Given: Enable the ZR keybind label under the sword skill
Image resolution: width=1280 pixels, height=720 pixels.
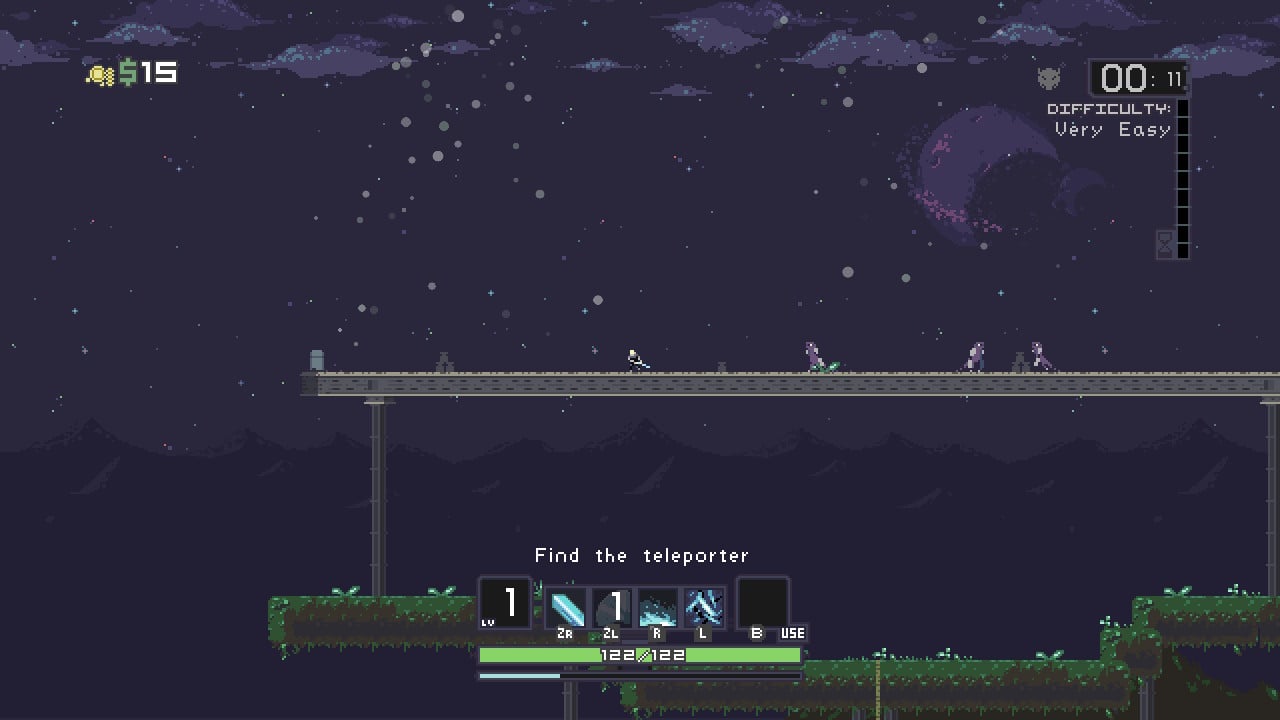Looking at the screenshot, I should click(x=565, y=632).
